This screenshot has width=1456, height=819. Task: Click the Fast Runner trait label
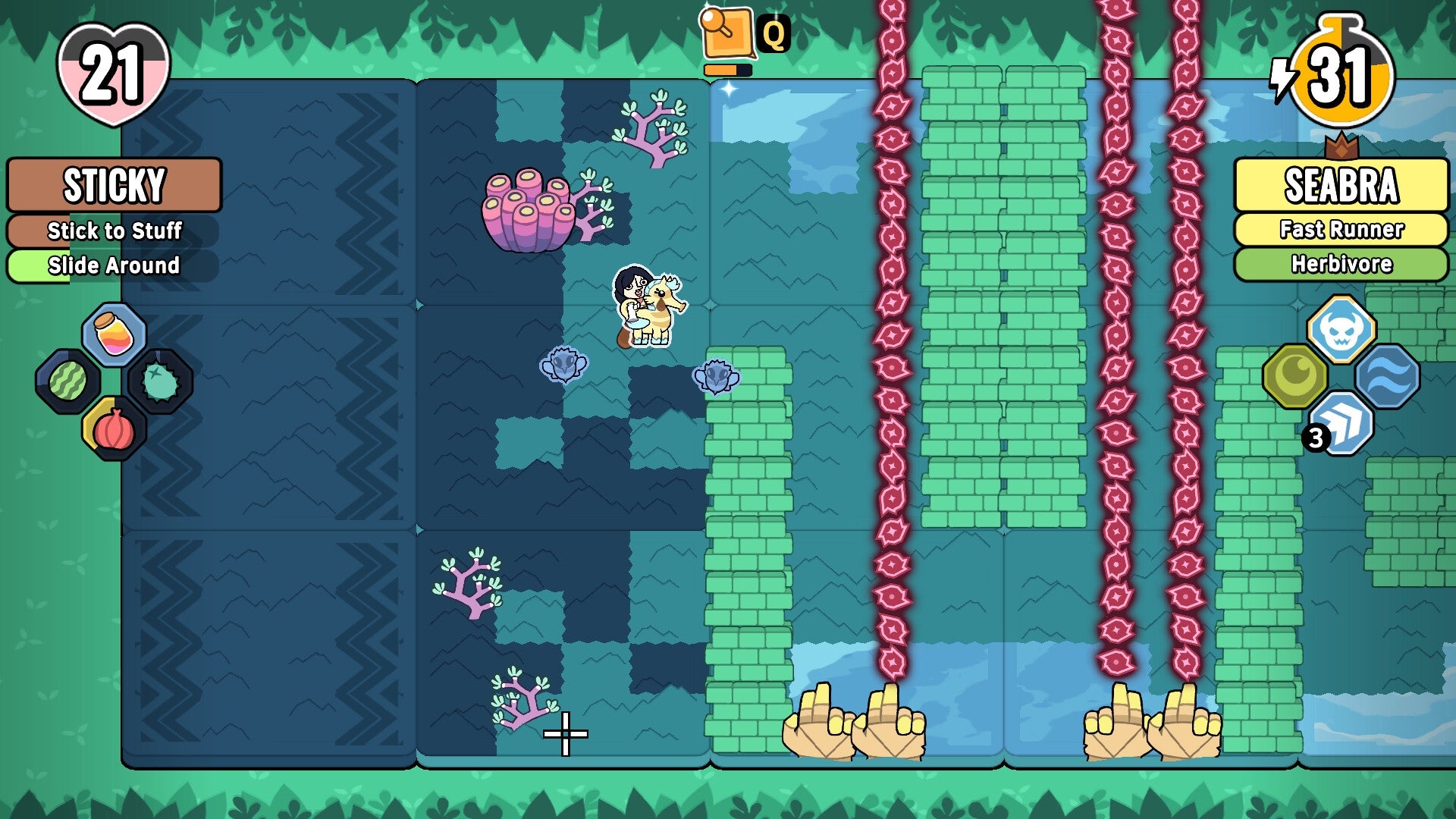click(x=1342, y=227)
